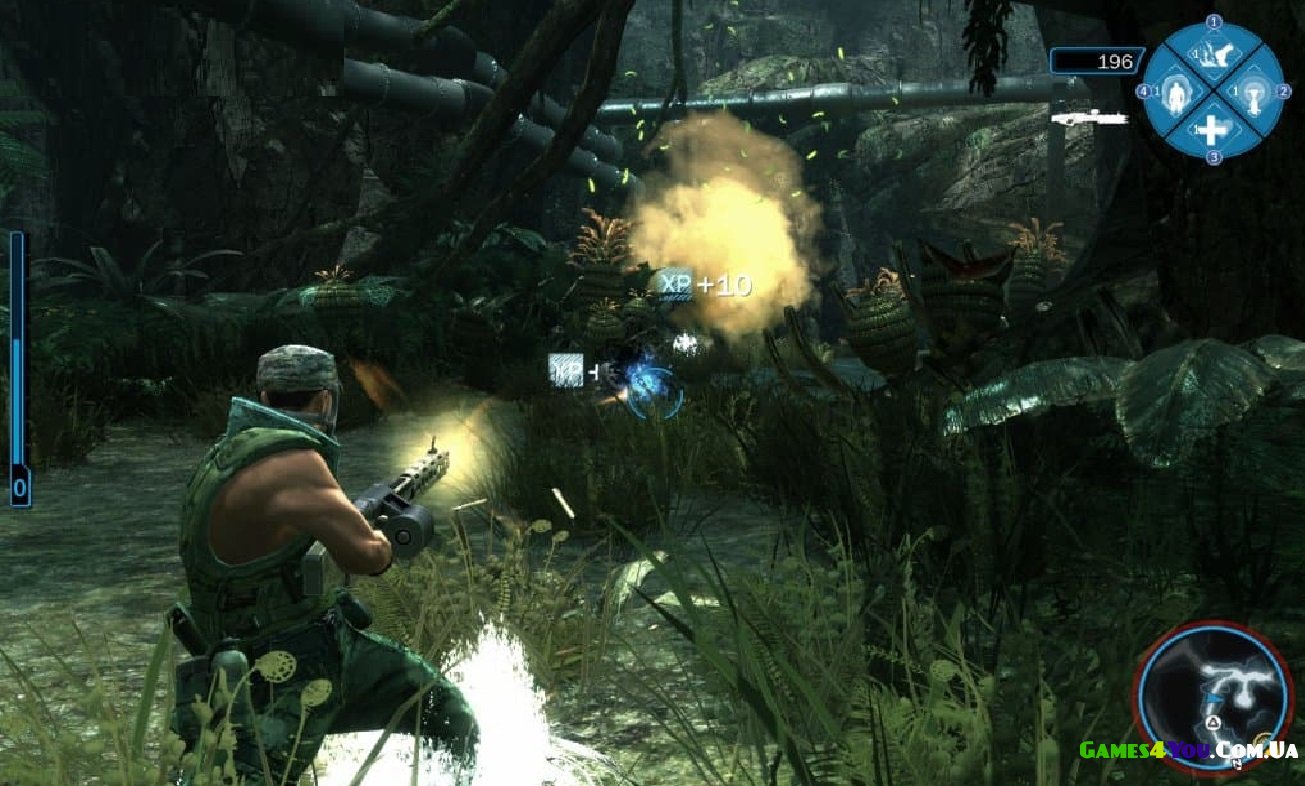Select the skill in wheel slot 2
The image size is (1305, 786).
pos(1252,94)
